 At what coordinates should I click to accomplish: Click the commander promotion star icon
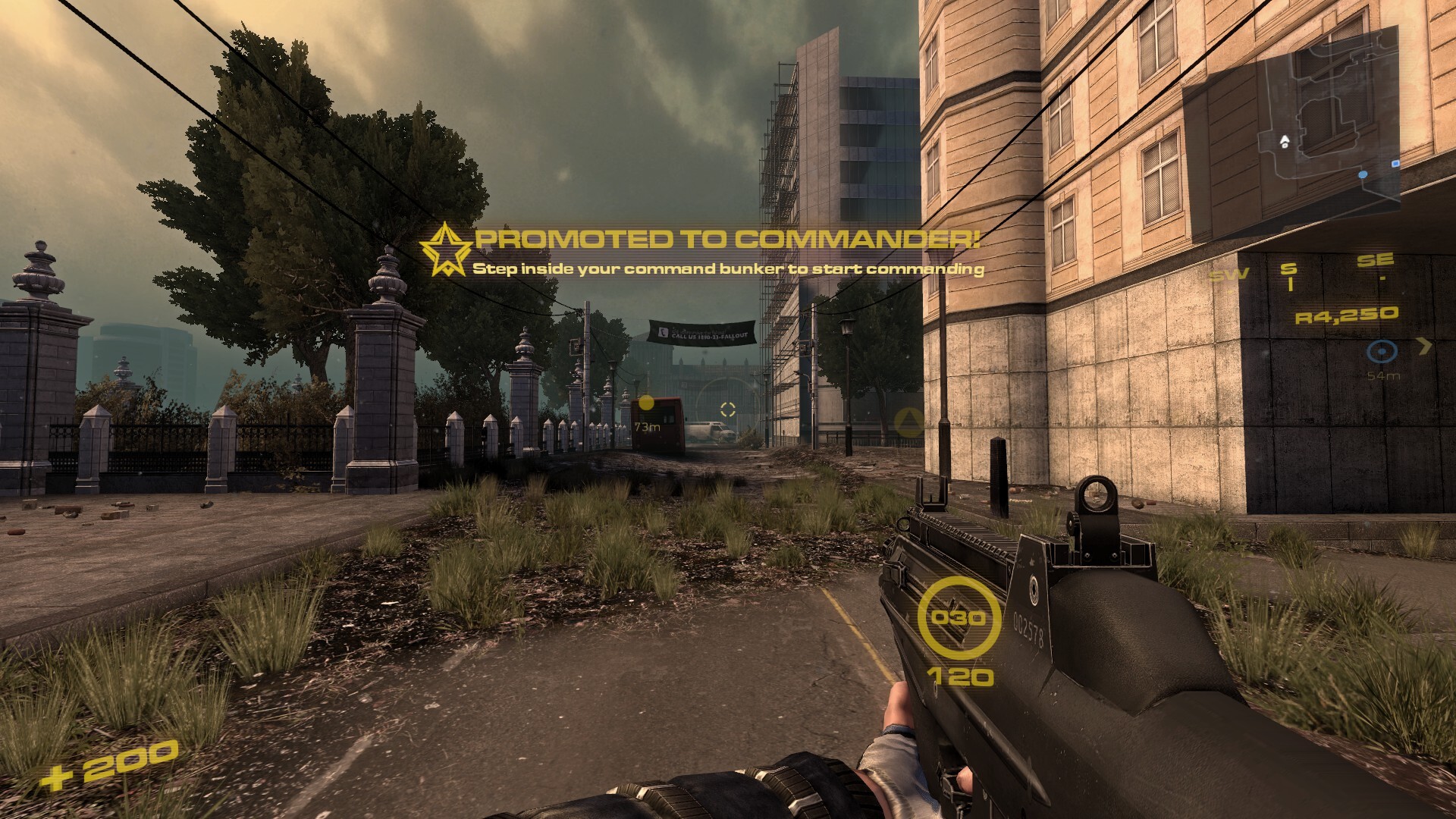pyautogui.click(x=444, y=249)
